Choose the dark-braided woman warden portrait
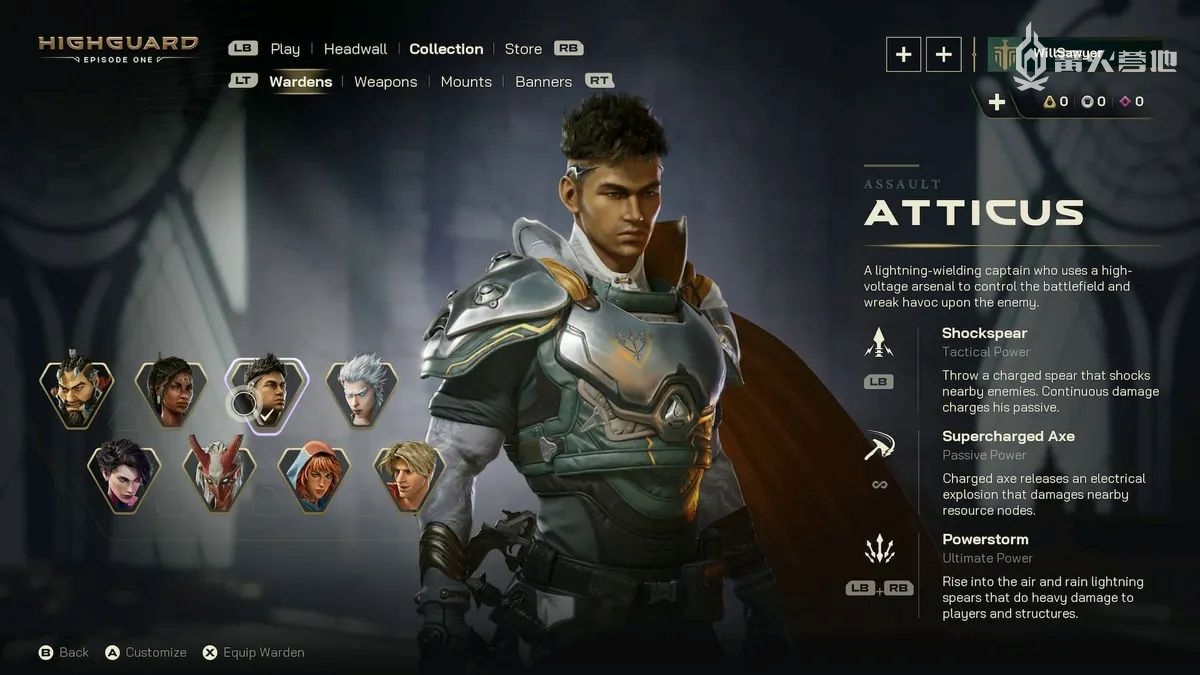 click(x=171, y=390)
